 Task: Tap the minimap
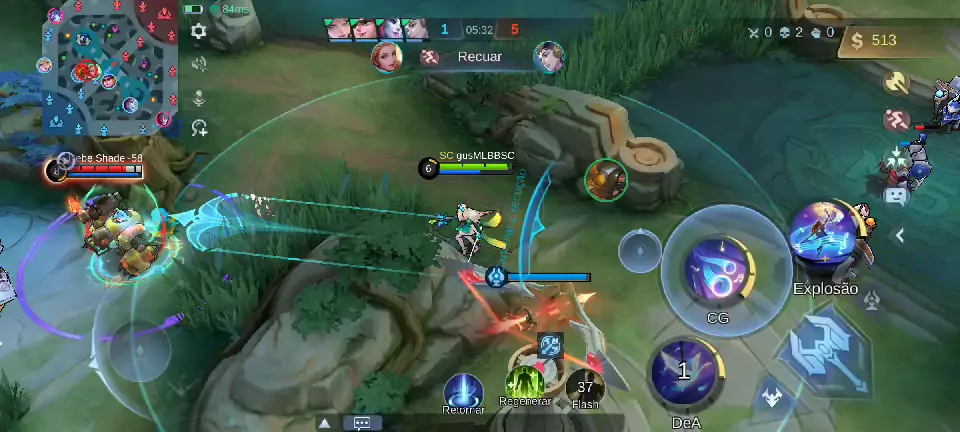pyautogui.click(x=111, y=67)
